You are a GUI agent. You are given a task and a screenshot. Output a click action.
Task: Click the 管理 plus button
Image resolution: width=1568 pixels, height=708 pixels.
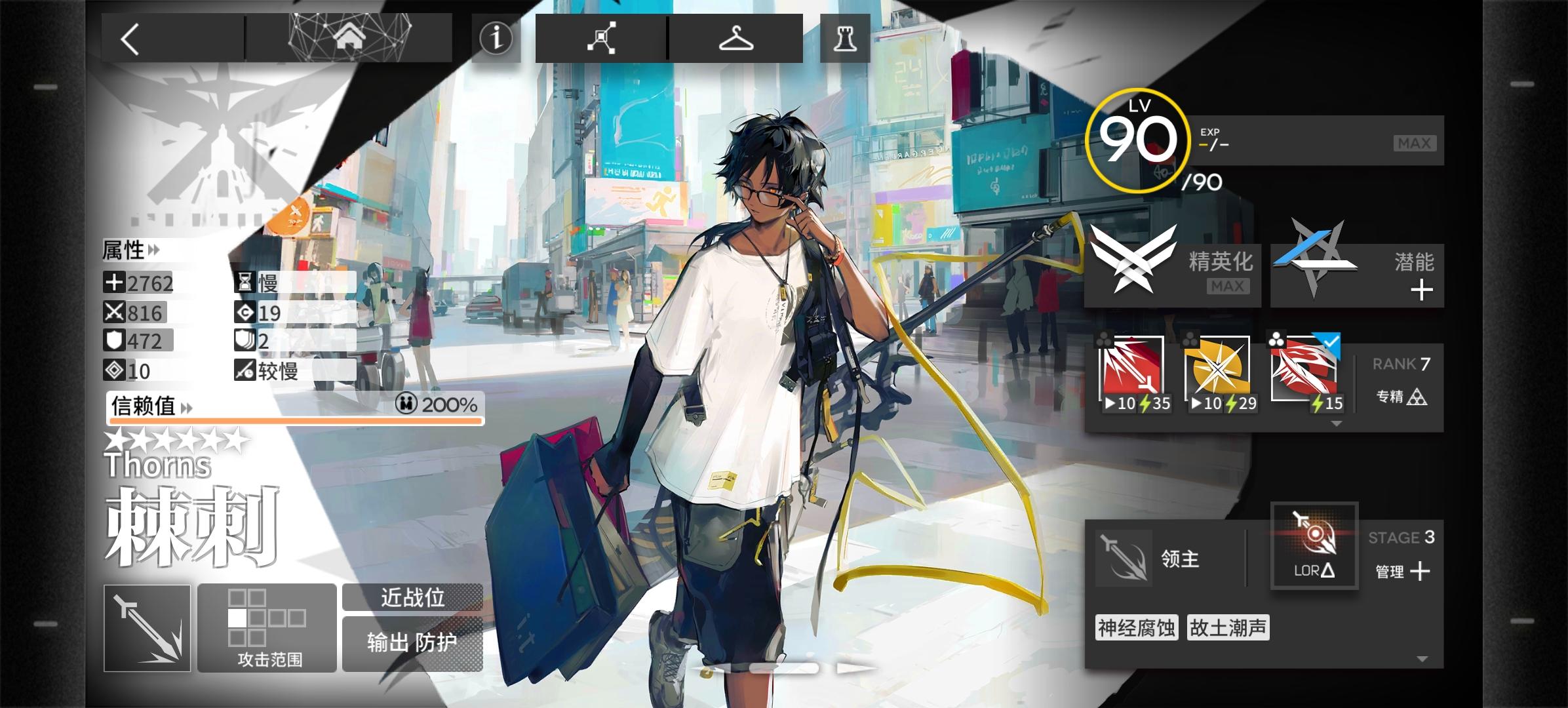(x=1419, y=572)
